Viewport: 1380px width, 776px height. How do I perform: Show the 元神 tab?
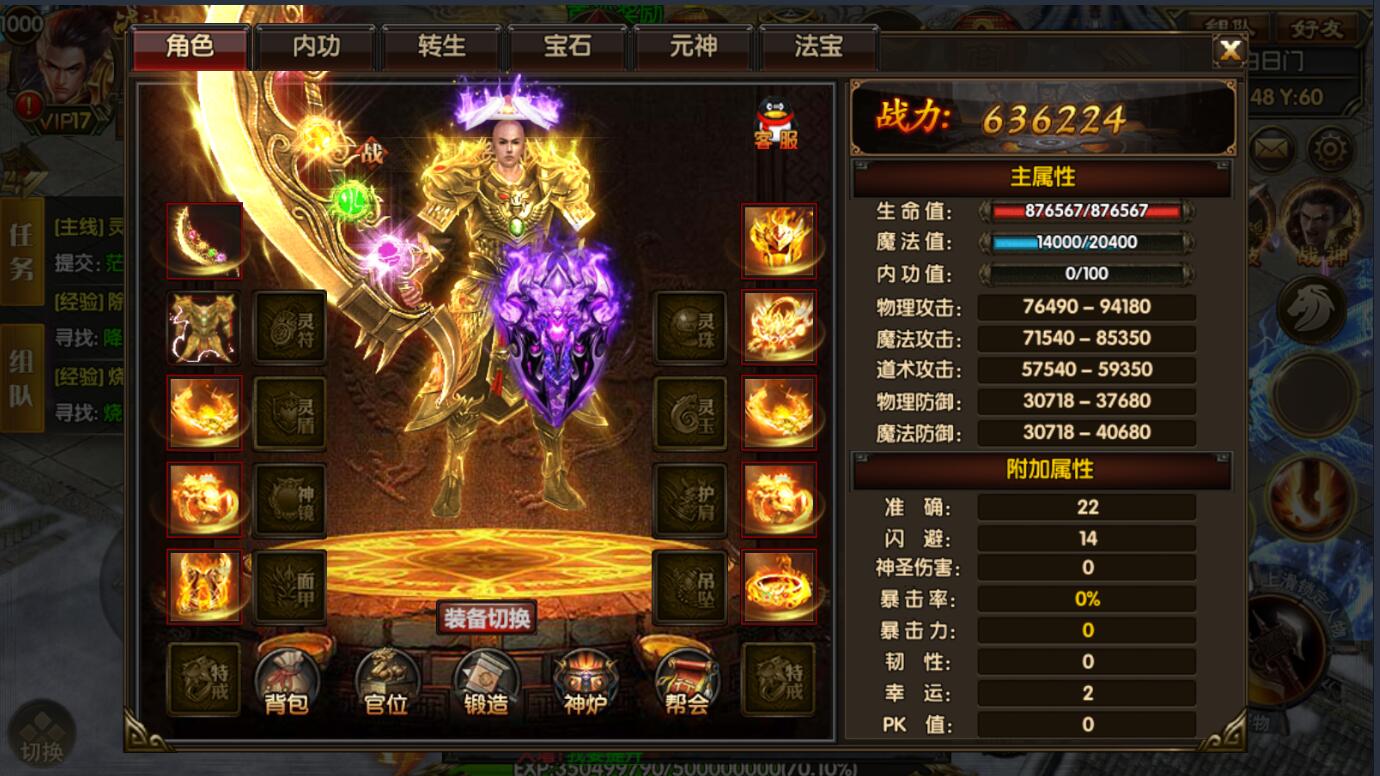click(x=693, y=47)
